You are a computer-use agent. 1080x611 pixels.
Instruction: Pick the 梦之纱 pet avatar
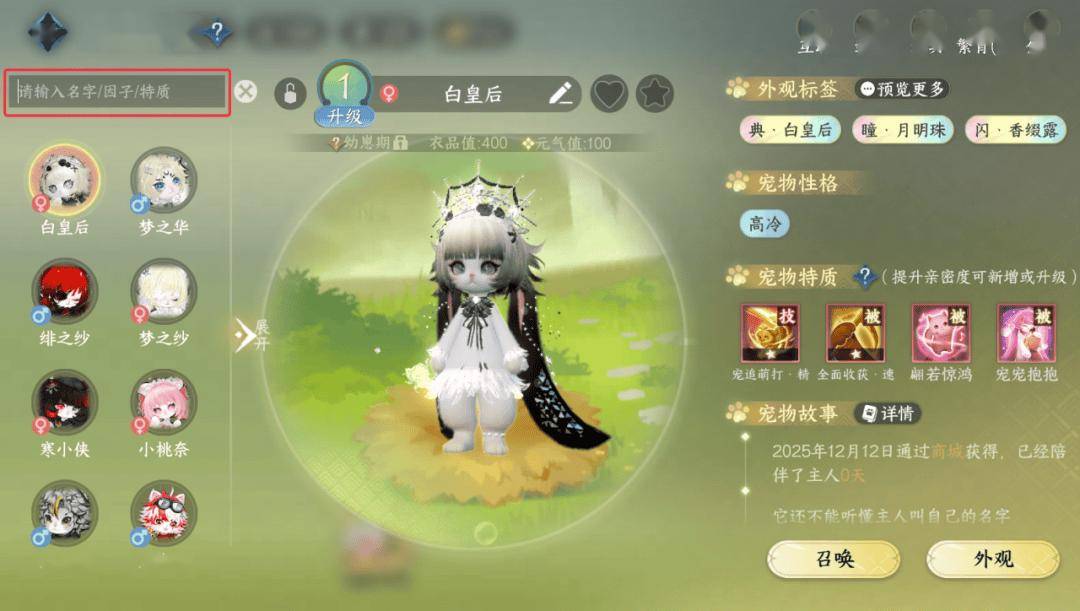click(164, 291)
